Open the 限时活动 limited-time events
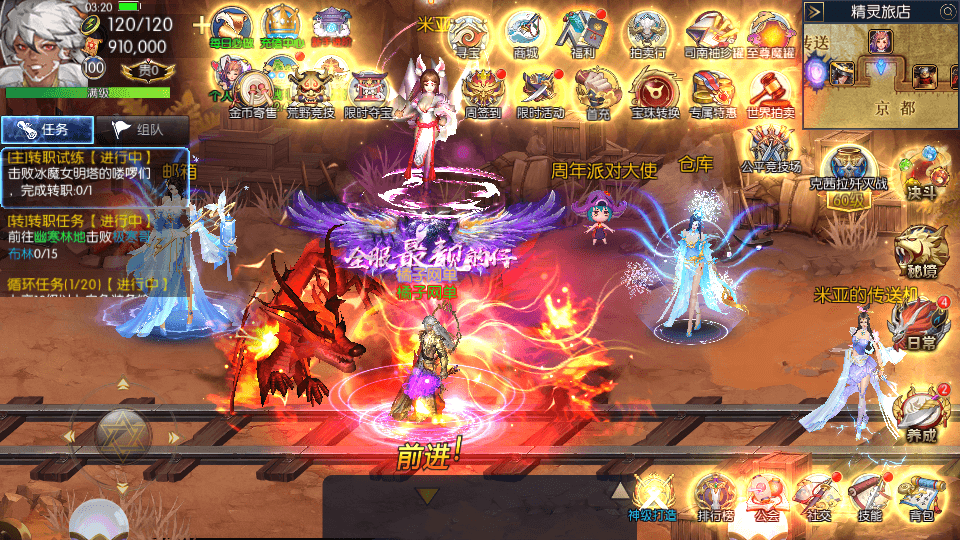The height and width of the screenshot is (540, 960). coord(540,94)
